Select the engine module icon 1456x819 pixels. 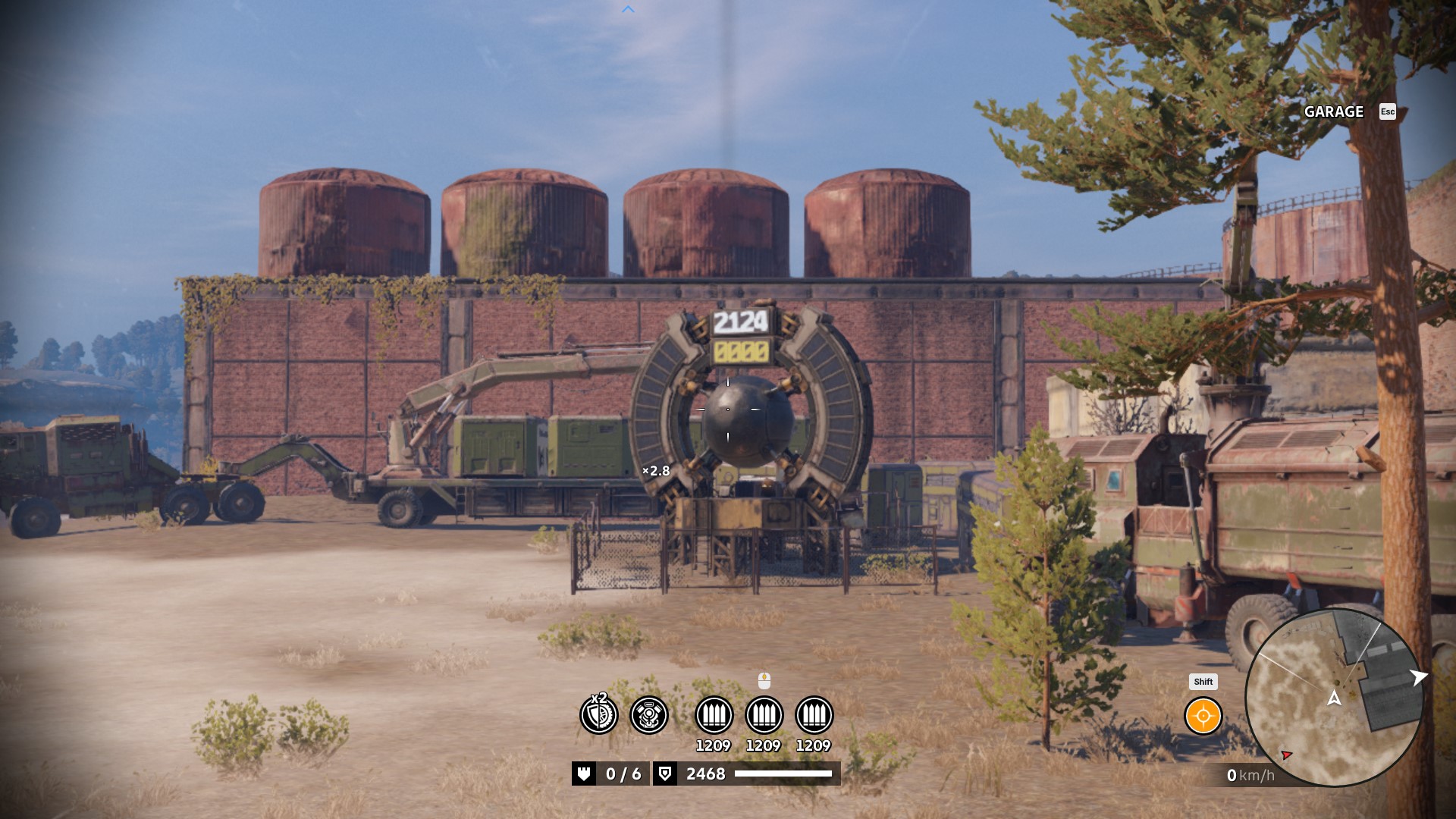(x=649, y=714)
